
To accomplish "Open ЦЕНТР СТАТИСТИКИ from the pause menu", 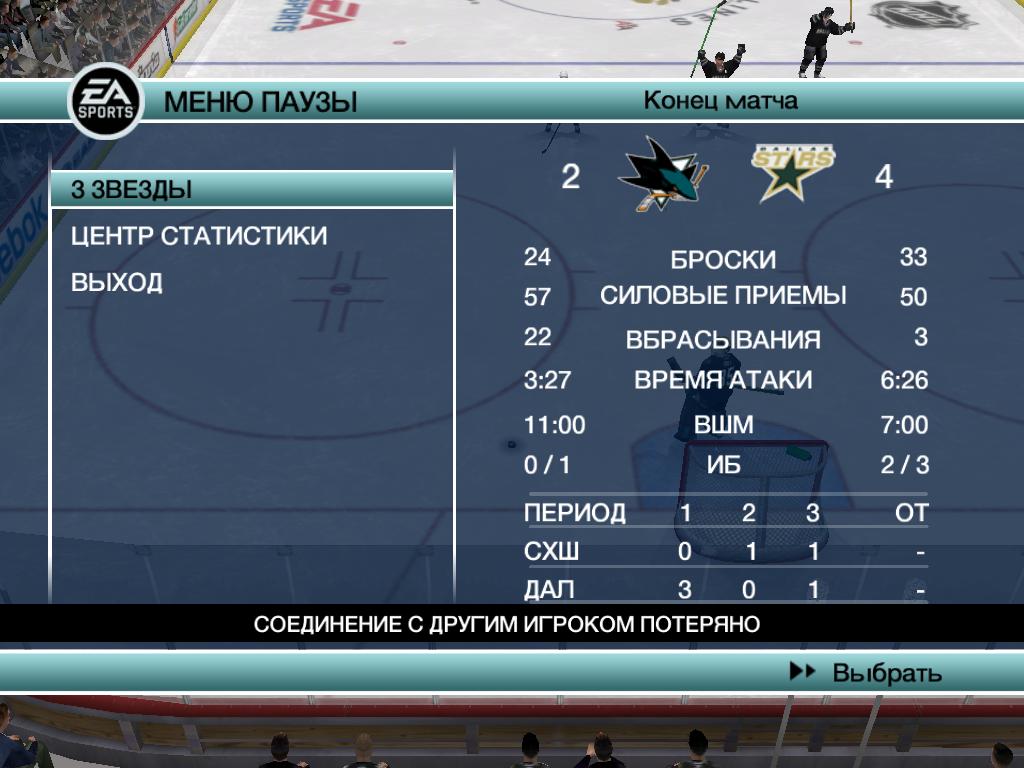I will [199, 236].
